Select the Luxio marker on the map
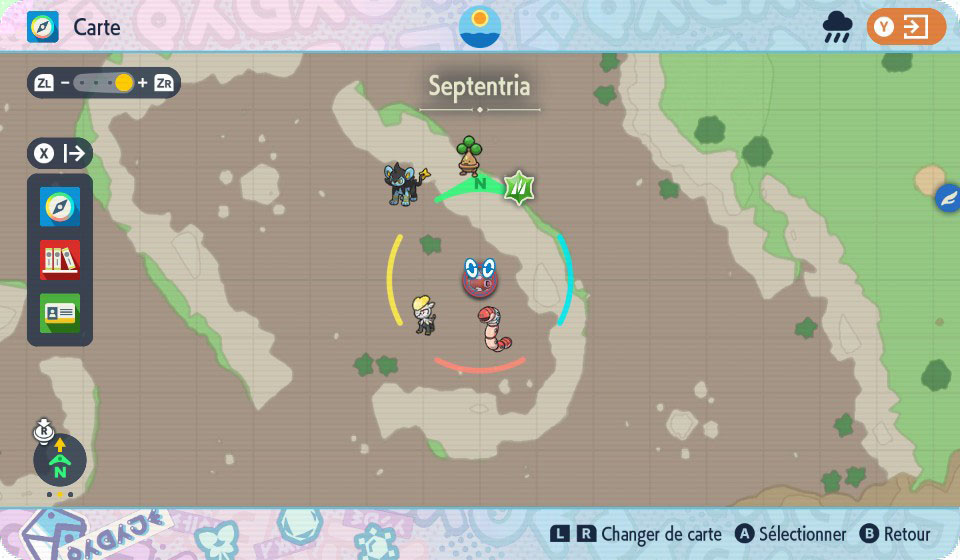This screenshot has width=960, height=560. pyautogui.click(x=404, y=184)
